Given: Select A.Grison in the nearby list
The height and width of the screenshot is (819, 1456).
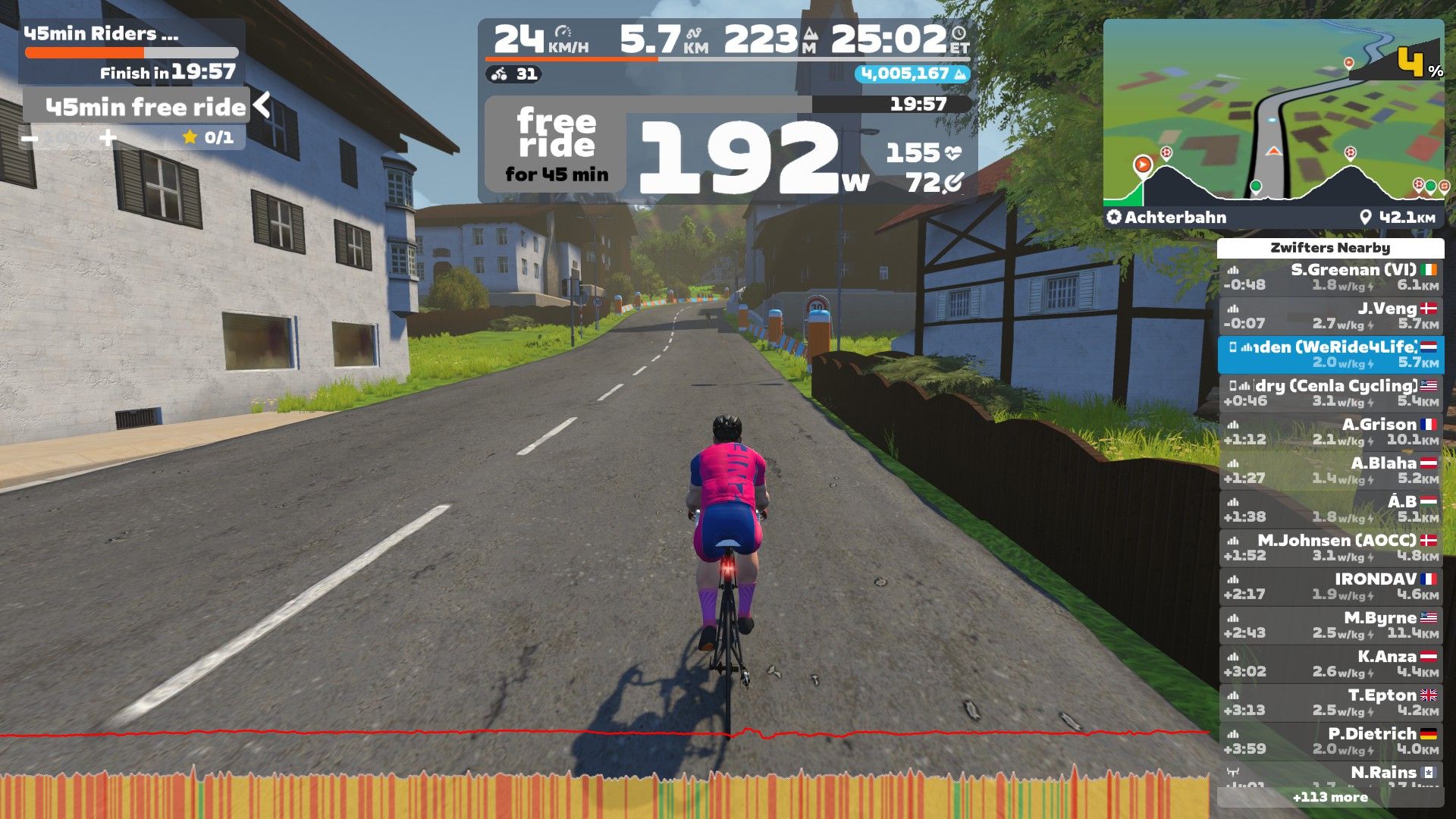Looking at the screenshot, I should coord(1330,431).
